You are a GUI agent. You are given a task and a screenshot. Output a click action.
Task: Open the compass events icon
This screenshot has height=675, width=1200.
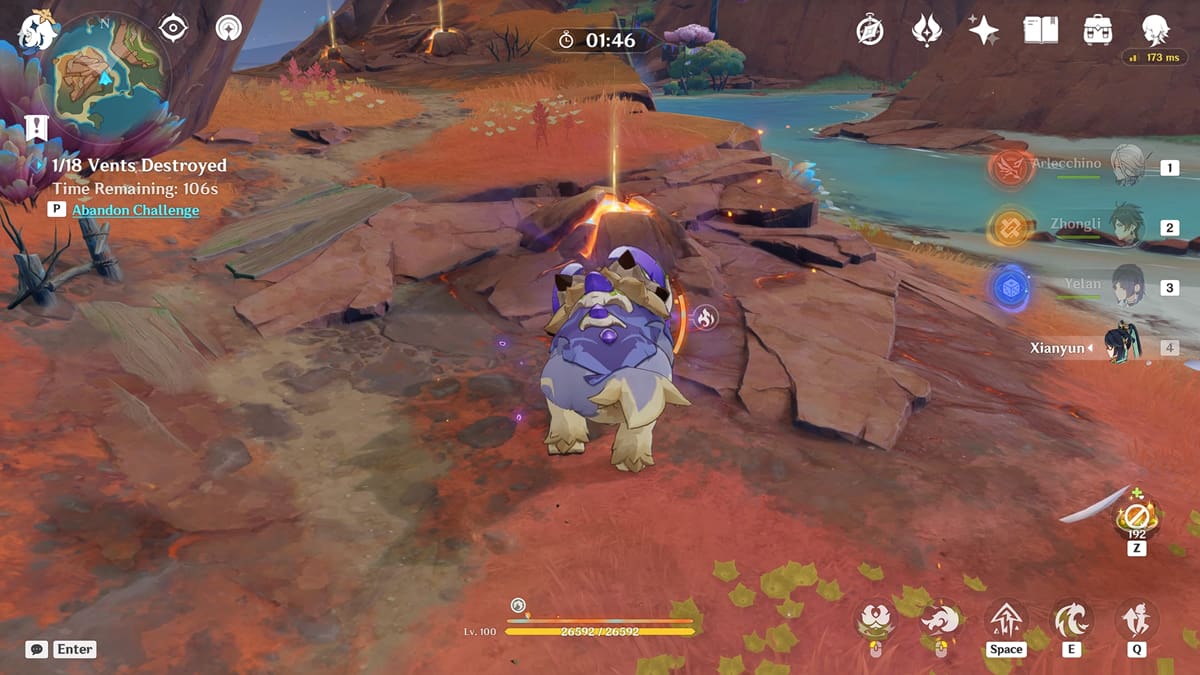click(870, 30)
